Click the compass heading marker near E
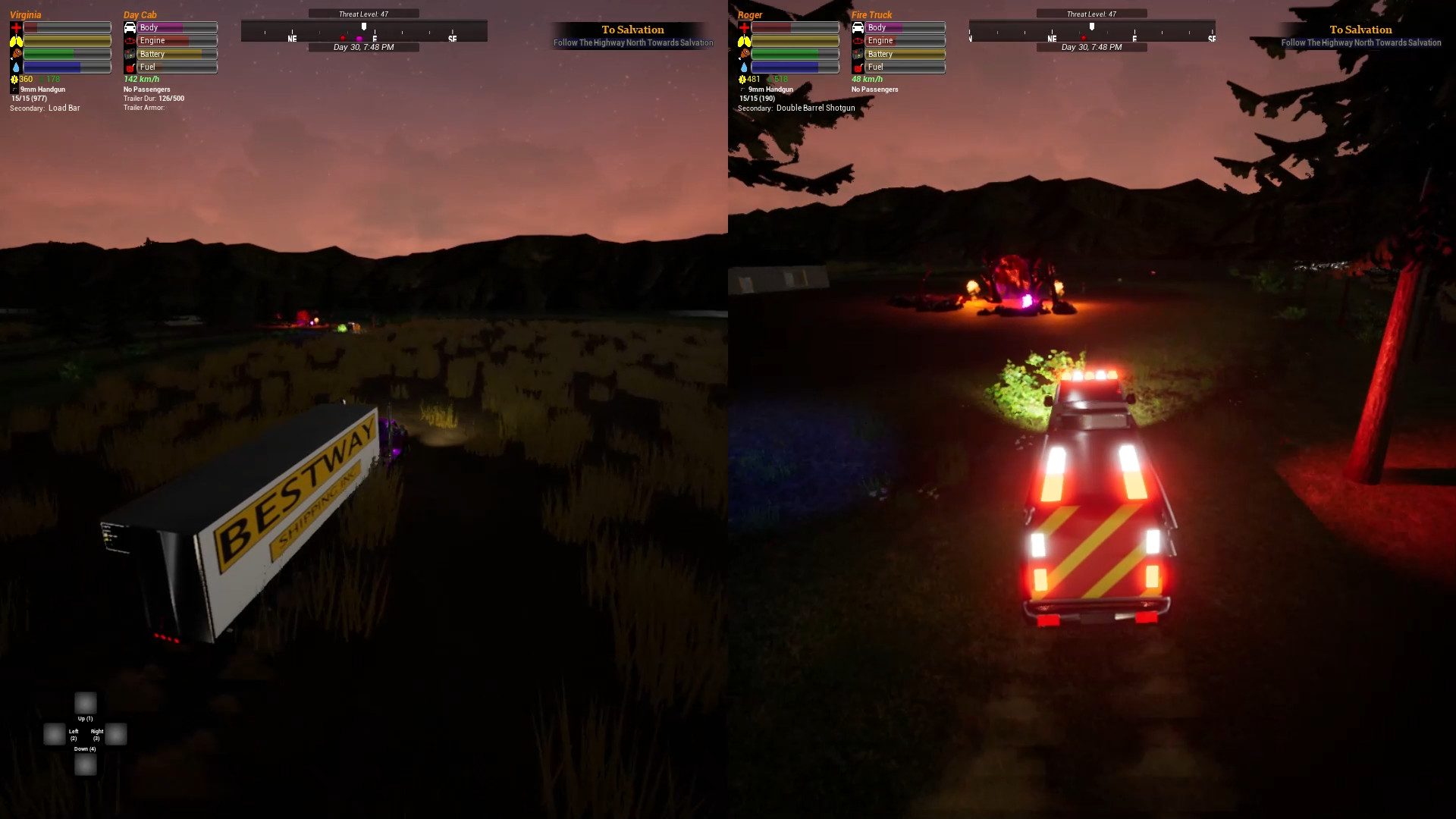The width and height of the screenshot is (1456, 819). click(364, 26)
